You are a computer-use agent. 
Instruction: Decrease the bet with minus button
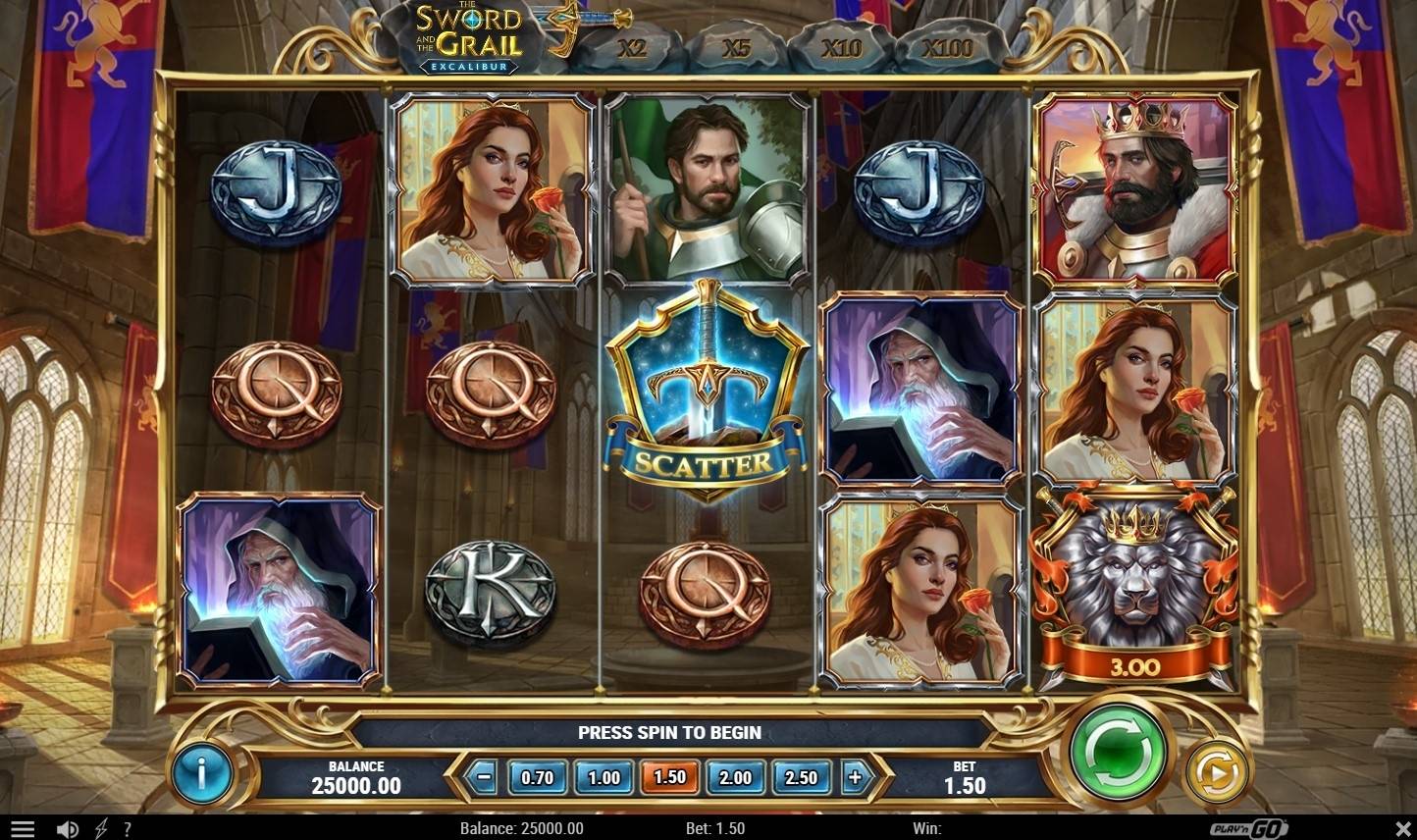(x=483, y=777)
